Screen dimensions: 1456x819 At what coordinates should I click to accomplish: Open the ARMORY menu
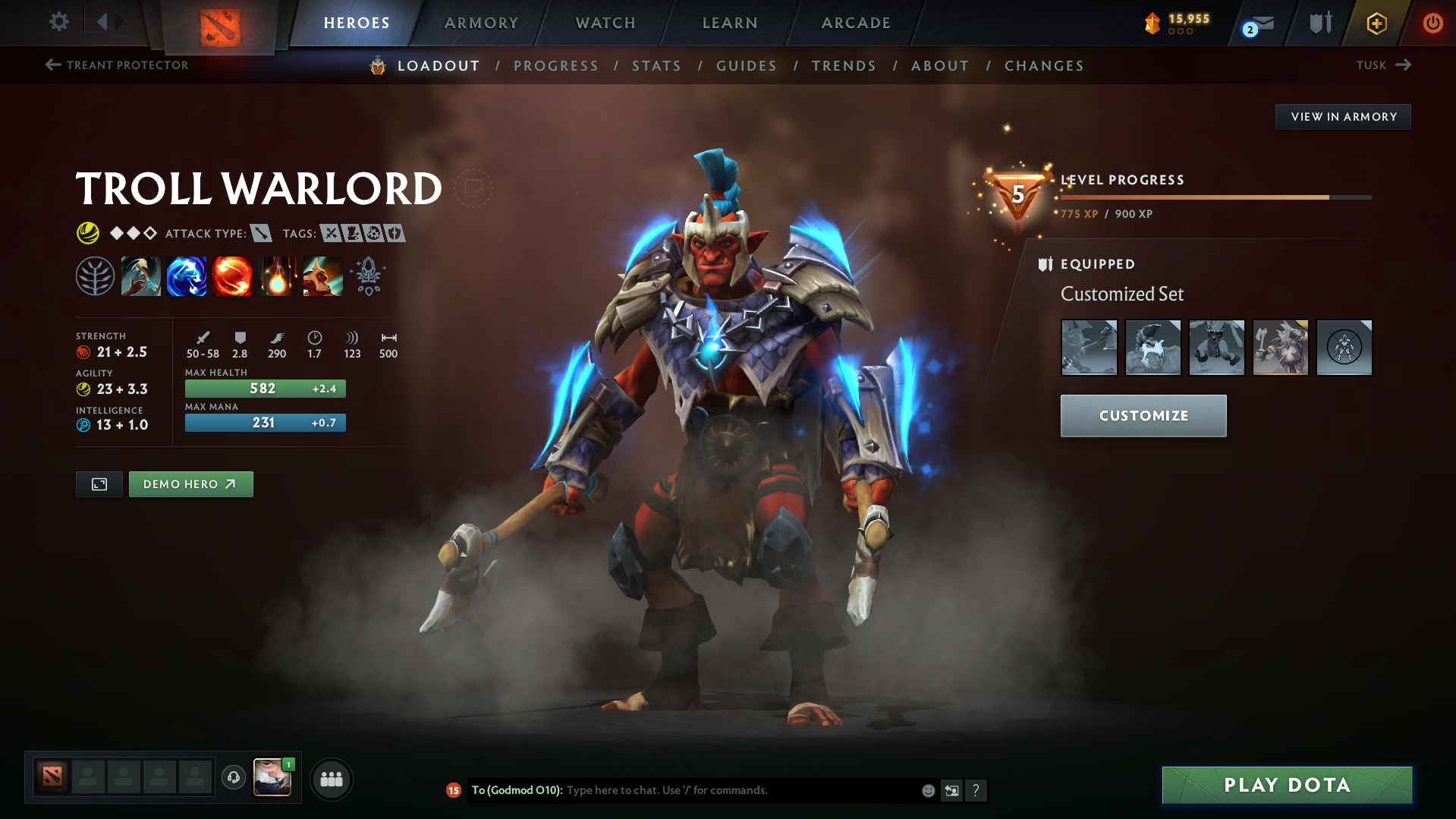coord(481,23)
